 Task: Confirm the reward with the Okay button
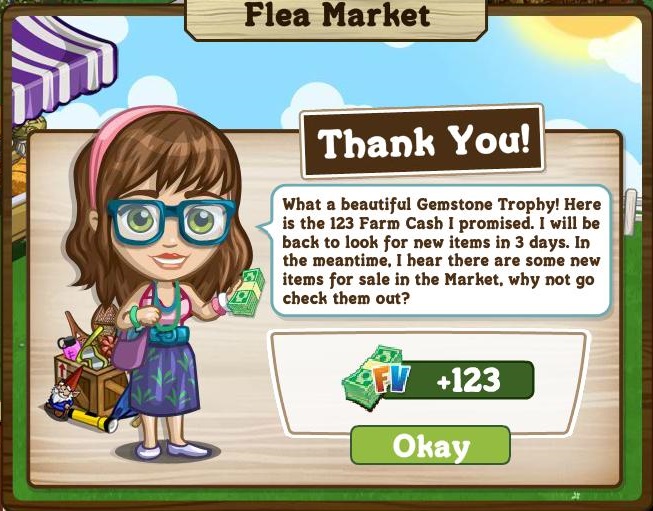430,445
